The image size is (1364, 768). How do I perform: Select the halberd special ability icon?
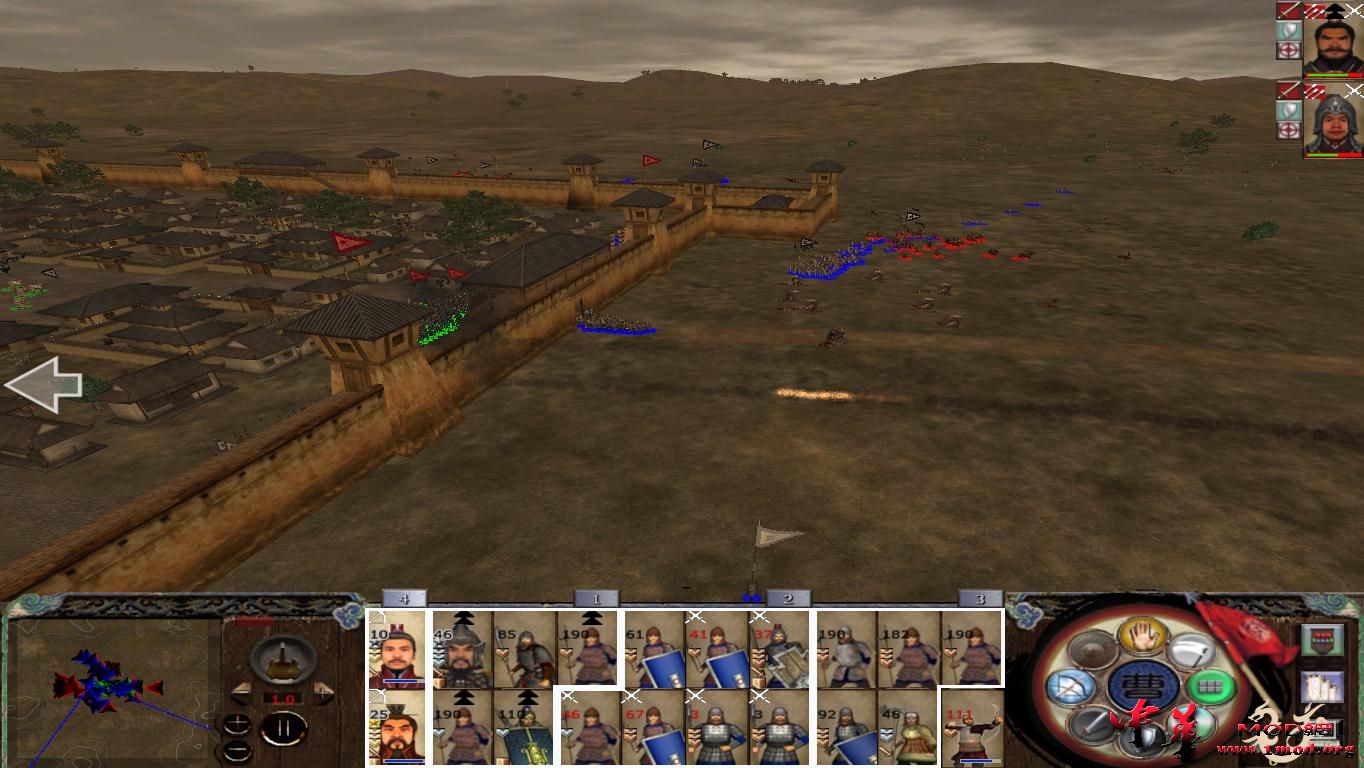pyautogui.click(x=1191, y=650)
